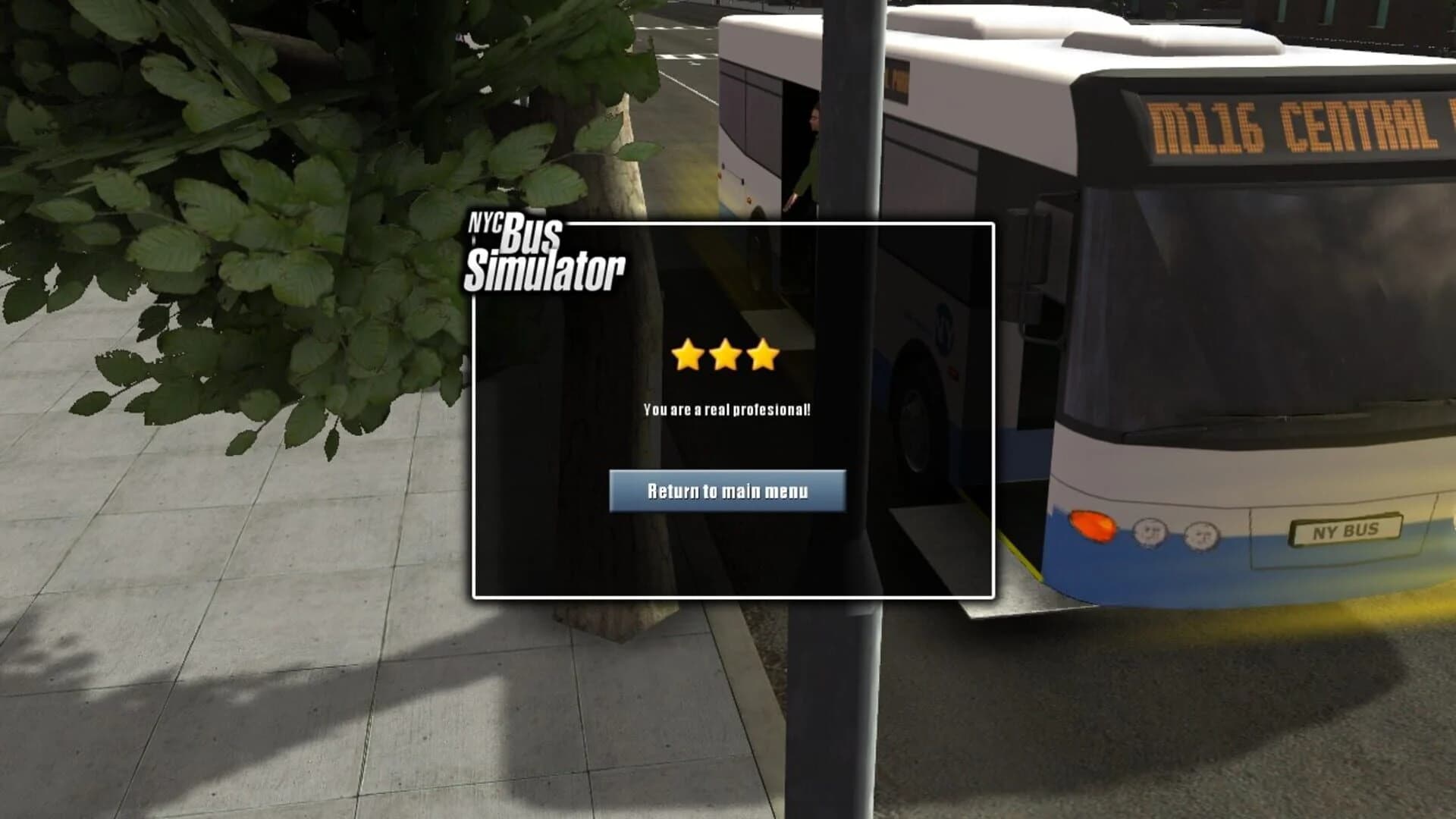This screenshot has width=1456, height=819.
Task: Click the 'You are a real profesional!' text
Action: pyautogui.click(x=728, y=411)
